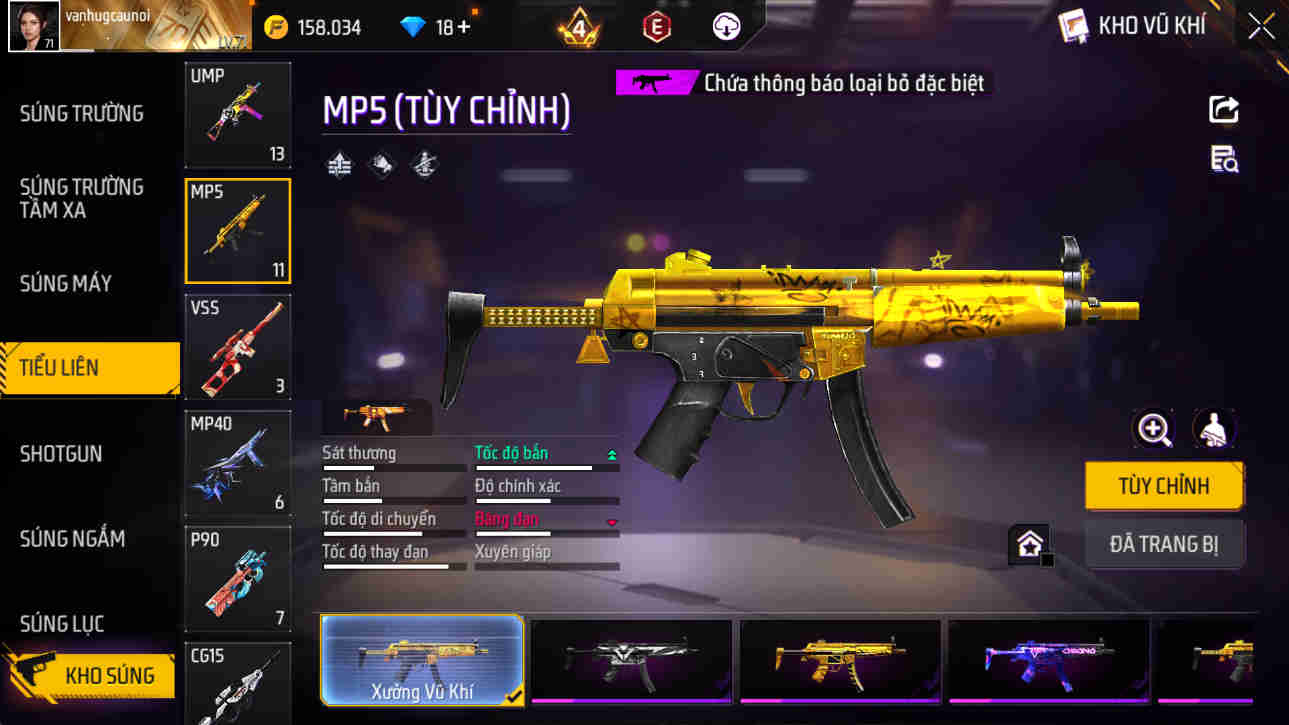This screenshot has width=1289, height=725.
Task: Click the share icon
Action: pos(1224,109)
